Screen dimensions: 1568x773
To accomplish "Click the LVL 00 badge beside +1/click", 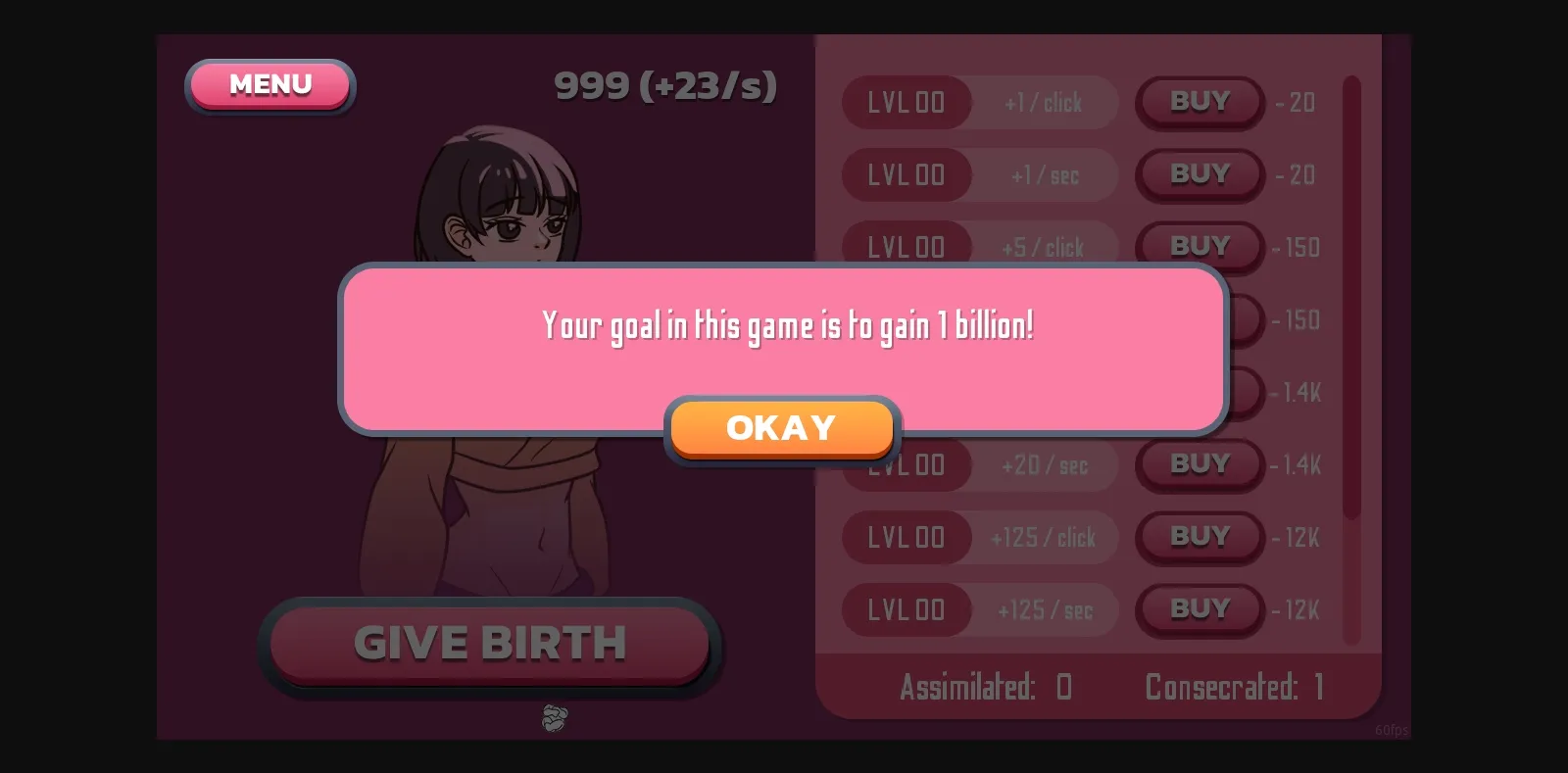I will (x=906, y=102).
